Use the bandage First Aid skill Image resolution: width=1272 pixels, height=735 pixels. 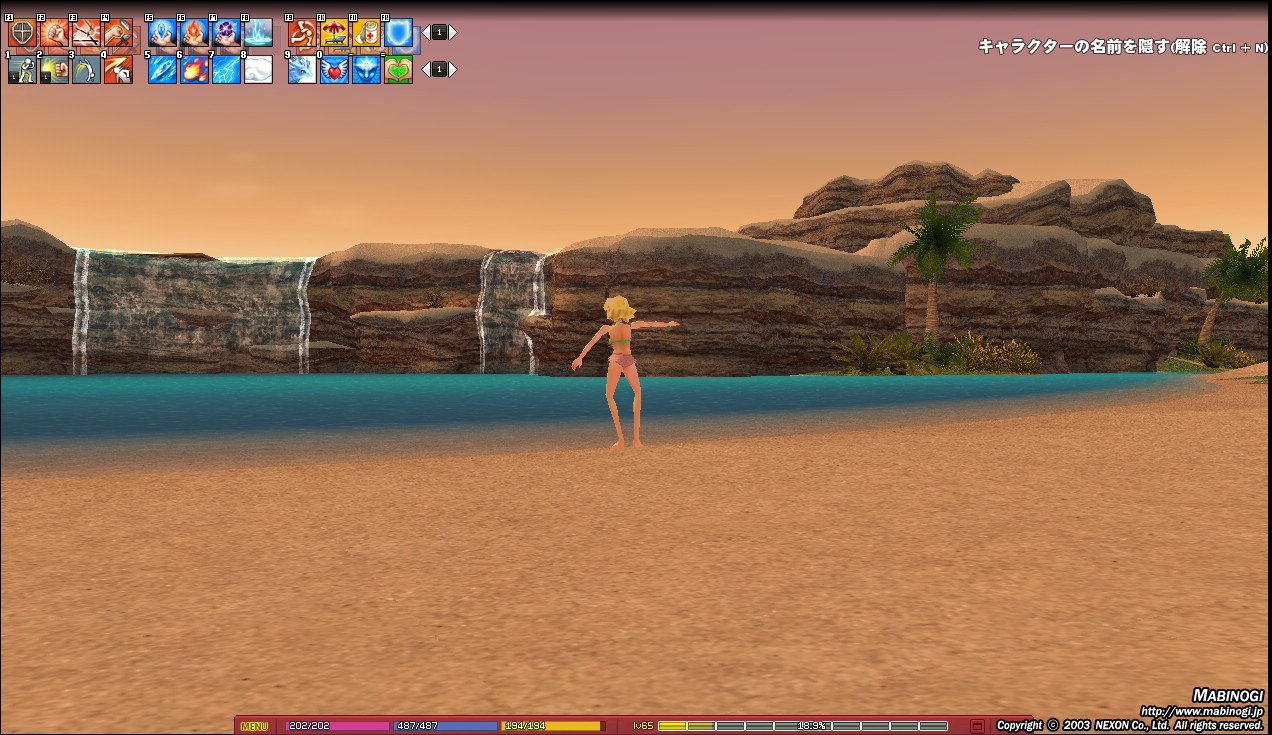(366, 33)
